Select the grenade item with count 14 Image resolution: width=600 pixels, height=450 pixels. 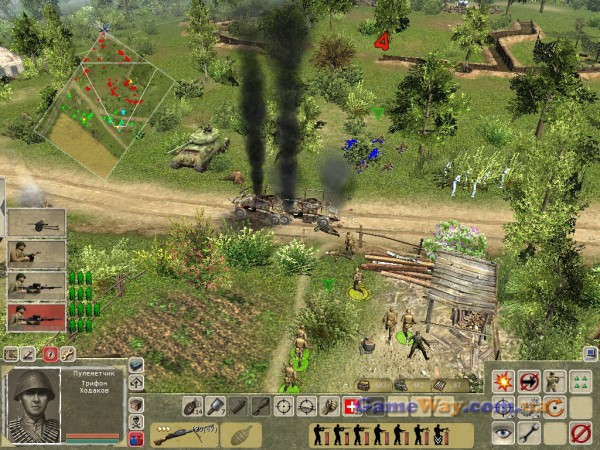click(192, 407)
